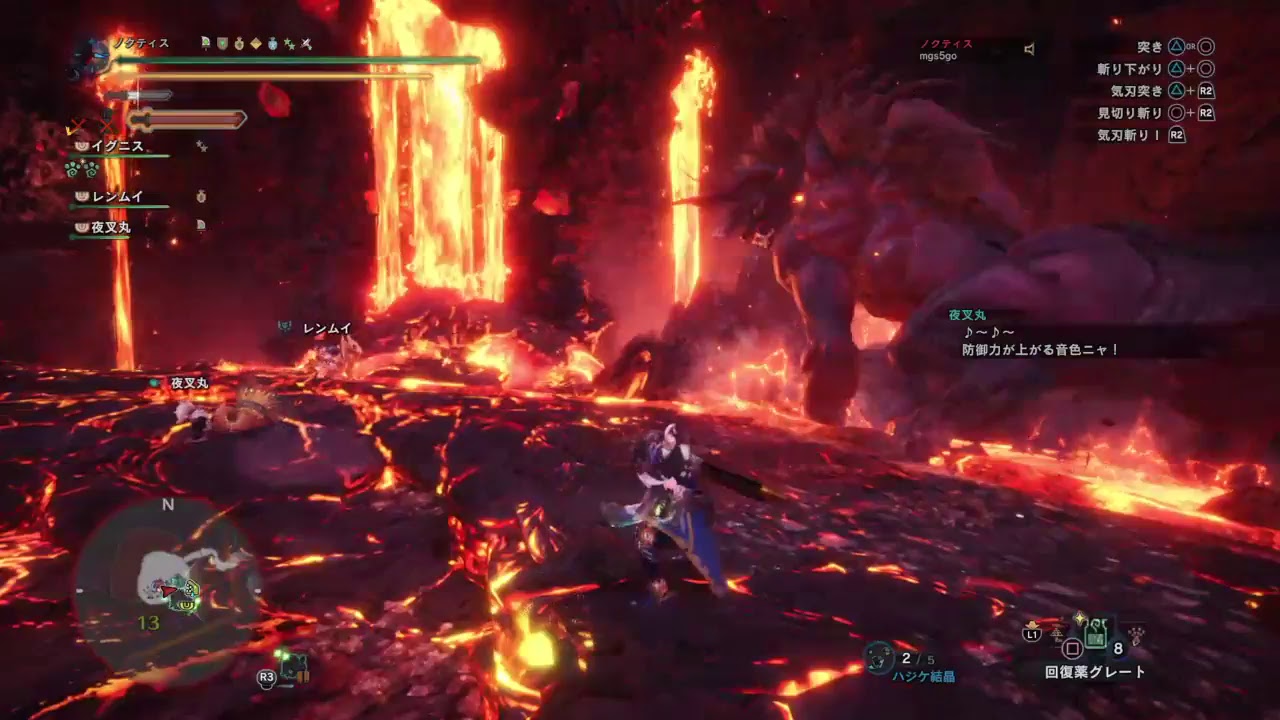1280x720 pixels.
Task: Click the Square button use-item prompt
Action: click(1072, 648)
